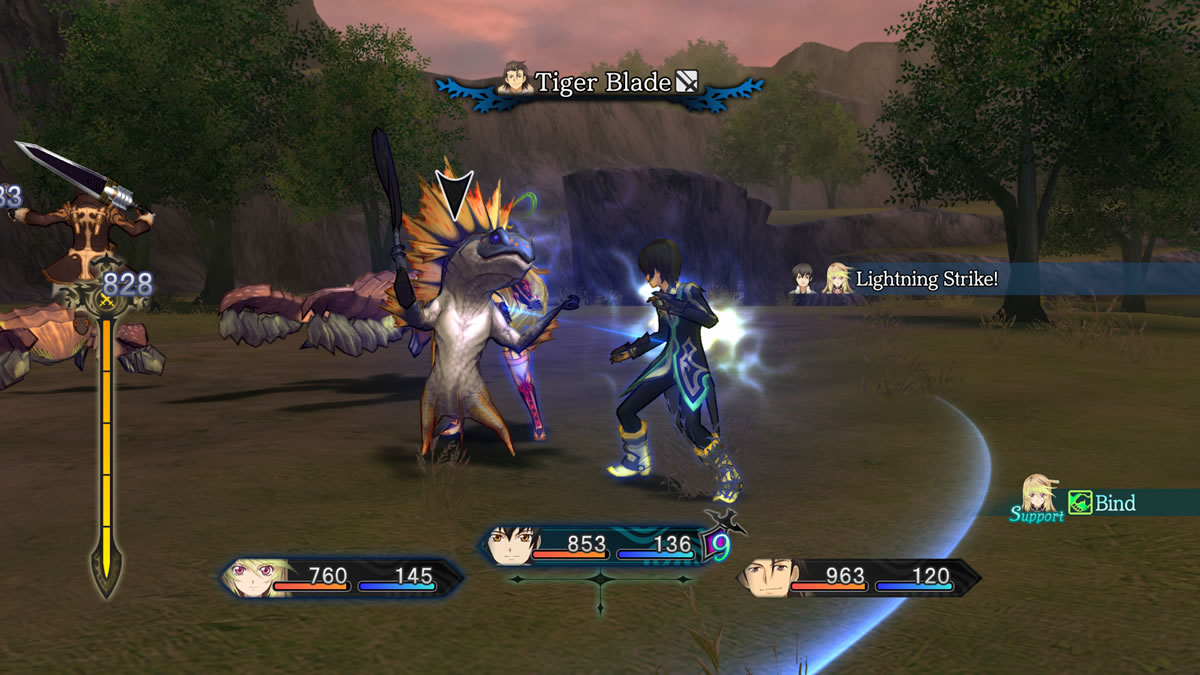Pick the dark-haired man's status panel showing 963
This screenshot has height=675, width=1200.
click(860, 577)
